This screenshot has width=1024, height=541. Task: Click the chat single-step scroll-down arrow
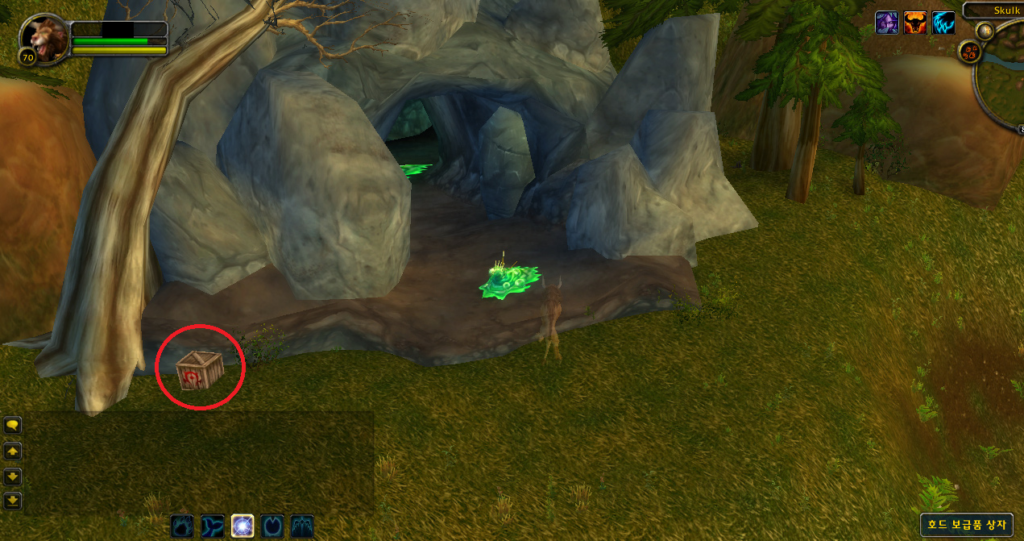pyautogui.click(x=13, y=476)
